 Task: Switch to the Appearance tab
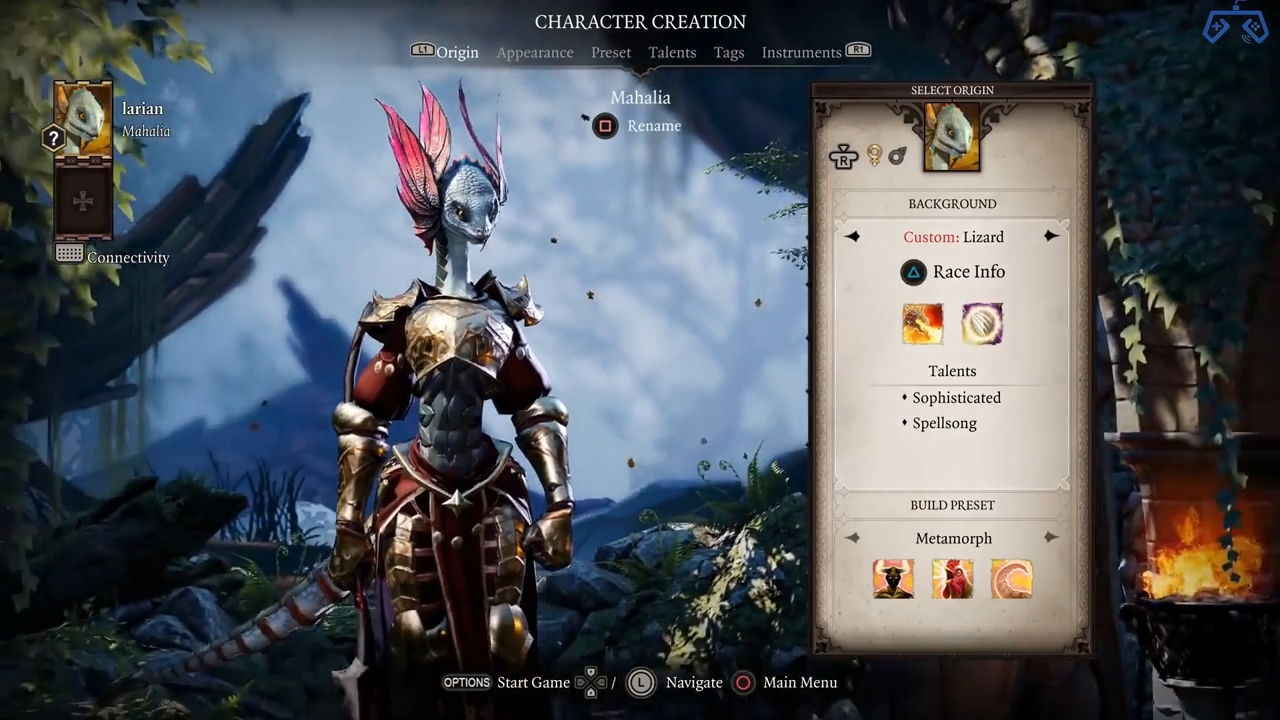click(x=535, y=52)
